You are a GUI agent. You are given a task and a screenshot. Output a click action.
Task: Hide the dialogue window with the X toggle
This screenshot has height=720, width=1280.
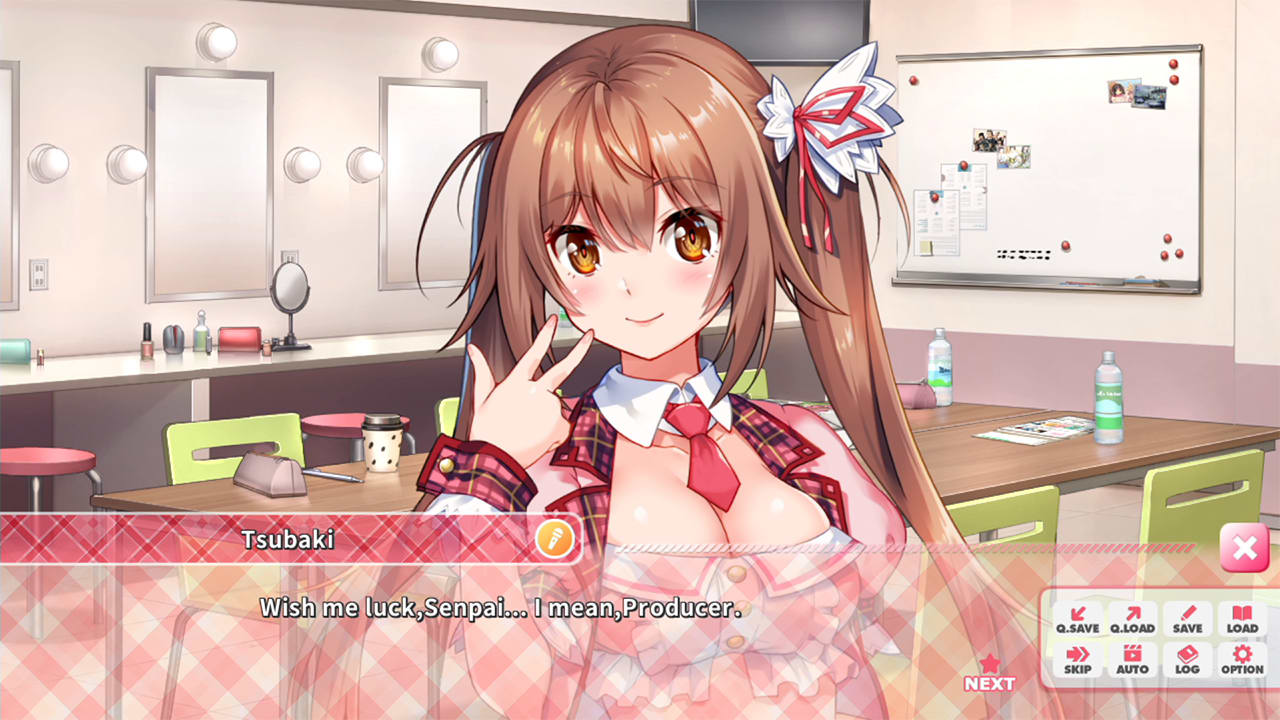click(x=1243, y=548)
